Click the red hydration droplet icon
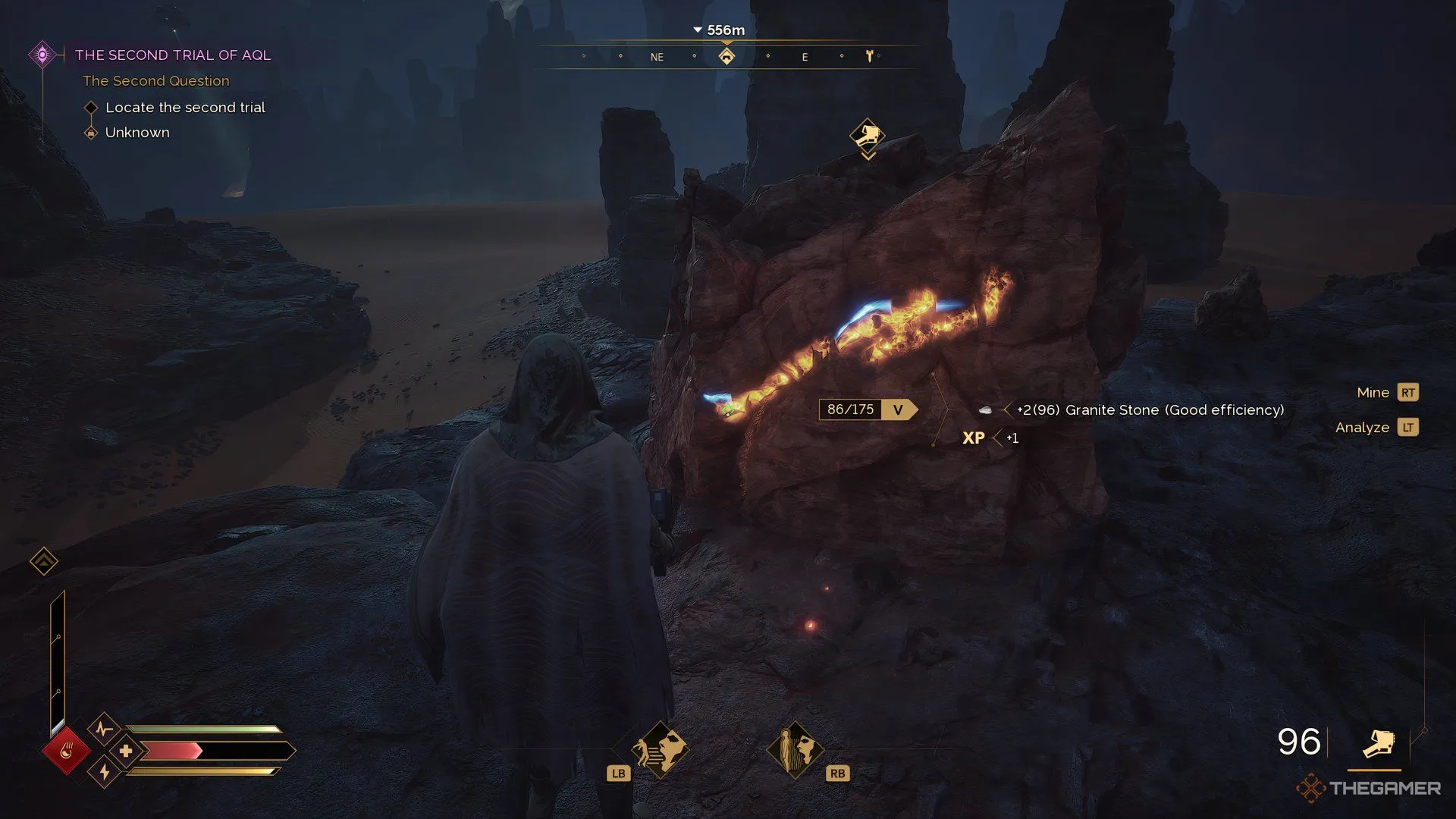The width and height of the screenshot is (1456, 819). tap(66, 752)
